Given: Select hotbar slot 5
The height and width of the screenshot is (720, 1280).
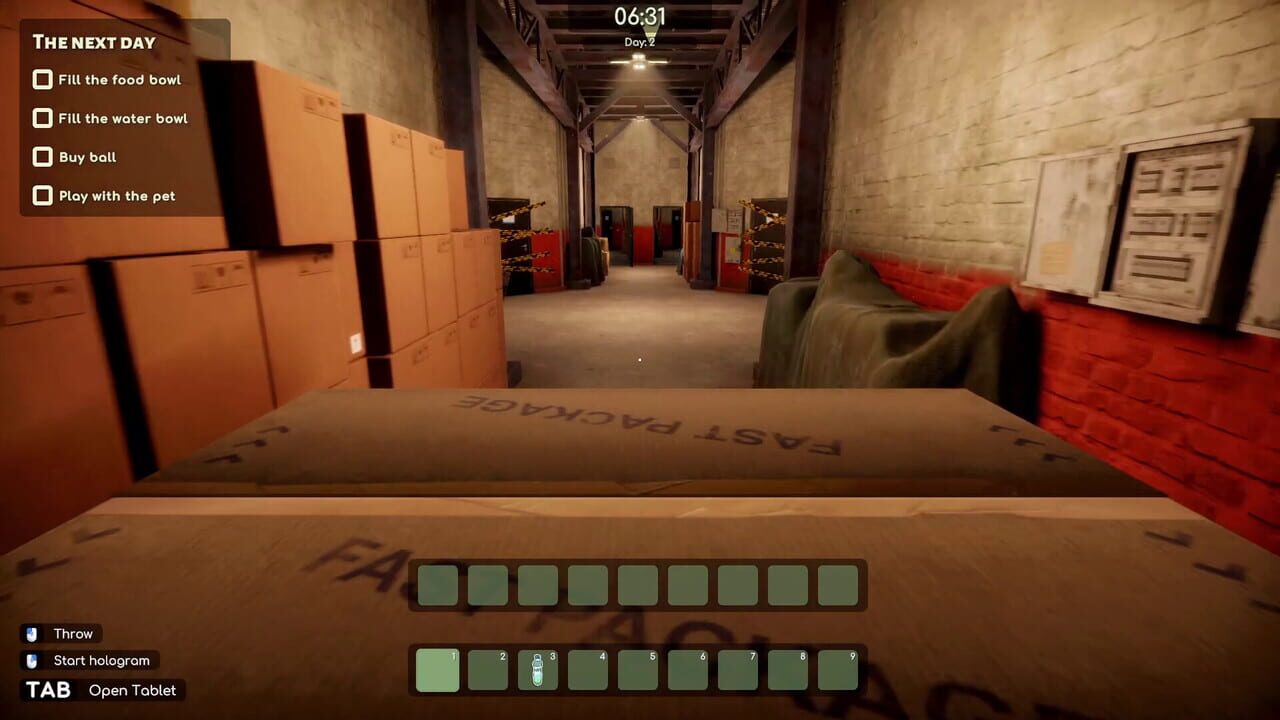Looking at the screenshot, I should click(x=637, y=670).
